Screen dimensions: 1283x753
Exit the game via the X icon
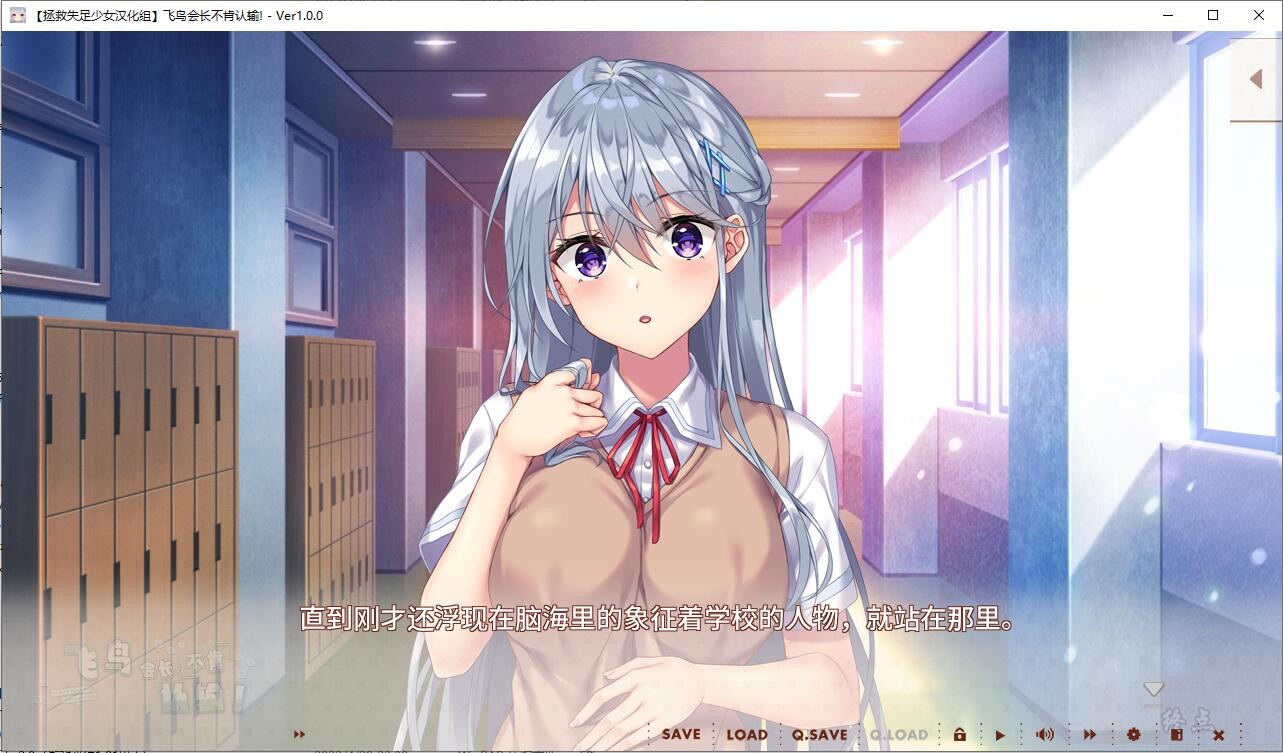coord(1217,734)
